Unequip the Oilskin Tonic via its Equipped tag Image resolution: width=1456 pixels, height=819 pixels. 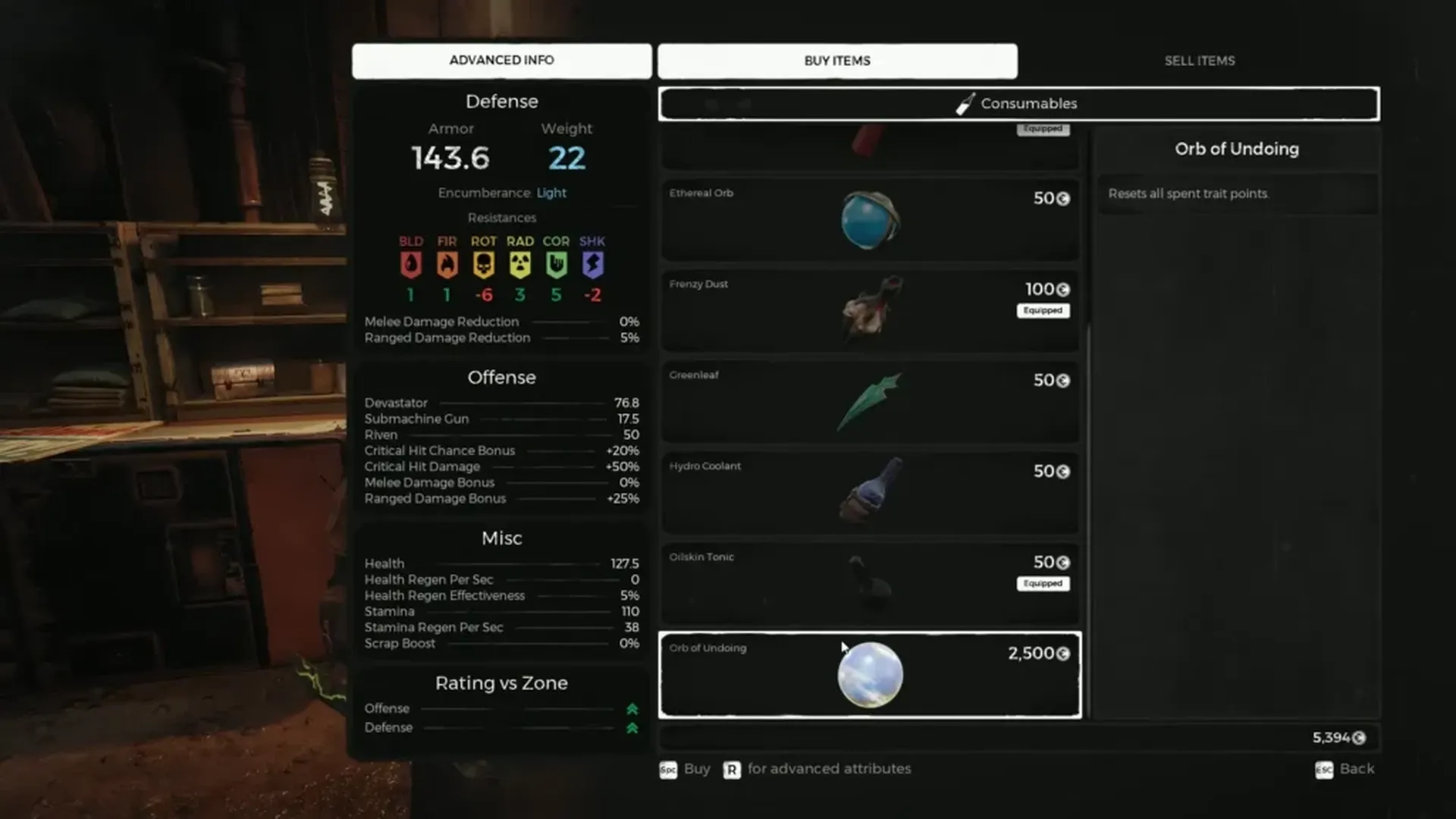(x=1043, y=583)
